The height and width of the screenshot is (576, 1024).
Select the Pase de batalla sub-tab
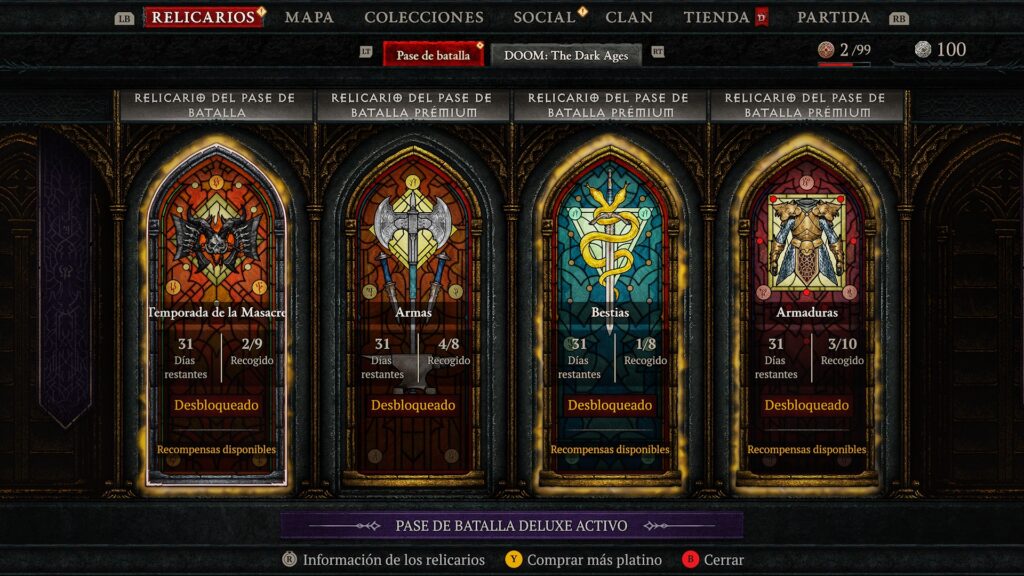(x=433, y=55)
